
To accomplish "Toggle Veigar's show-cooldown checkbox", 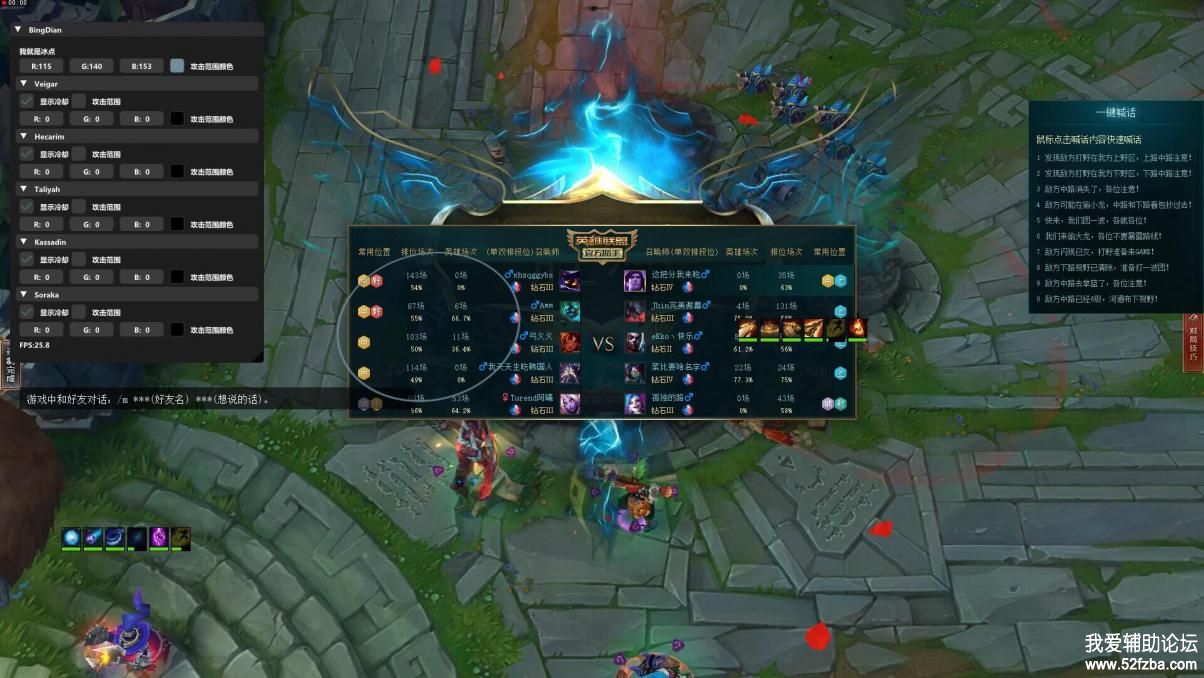I will click(27, 100).
